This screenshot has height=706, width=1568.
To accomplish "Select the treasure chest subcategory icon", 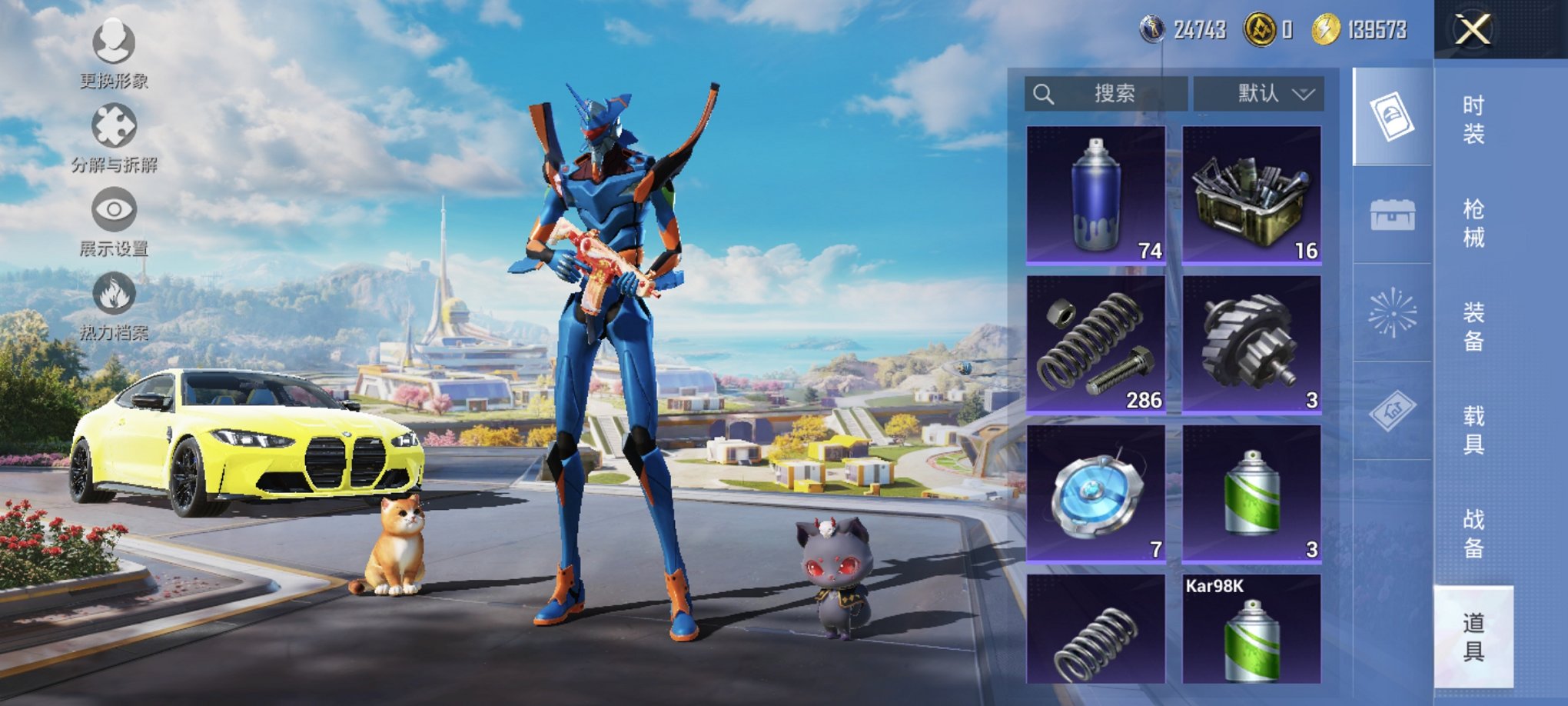I will (x=1392, y=215).
